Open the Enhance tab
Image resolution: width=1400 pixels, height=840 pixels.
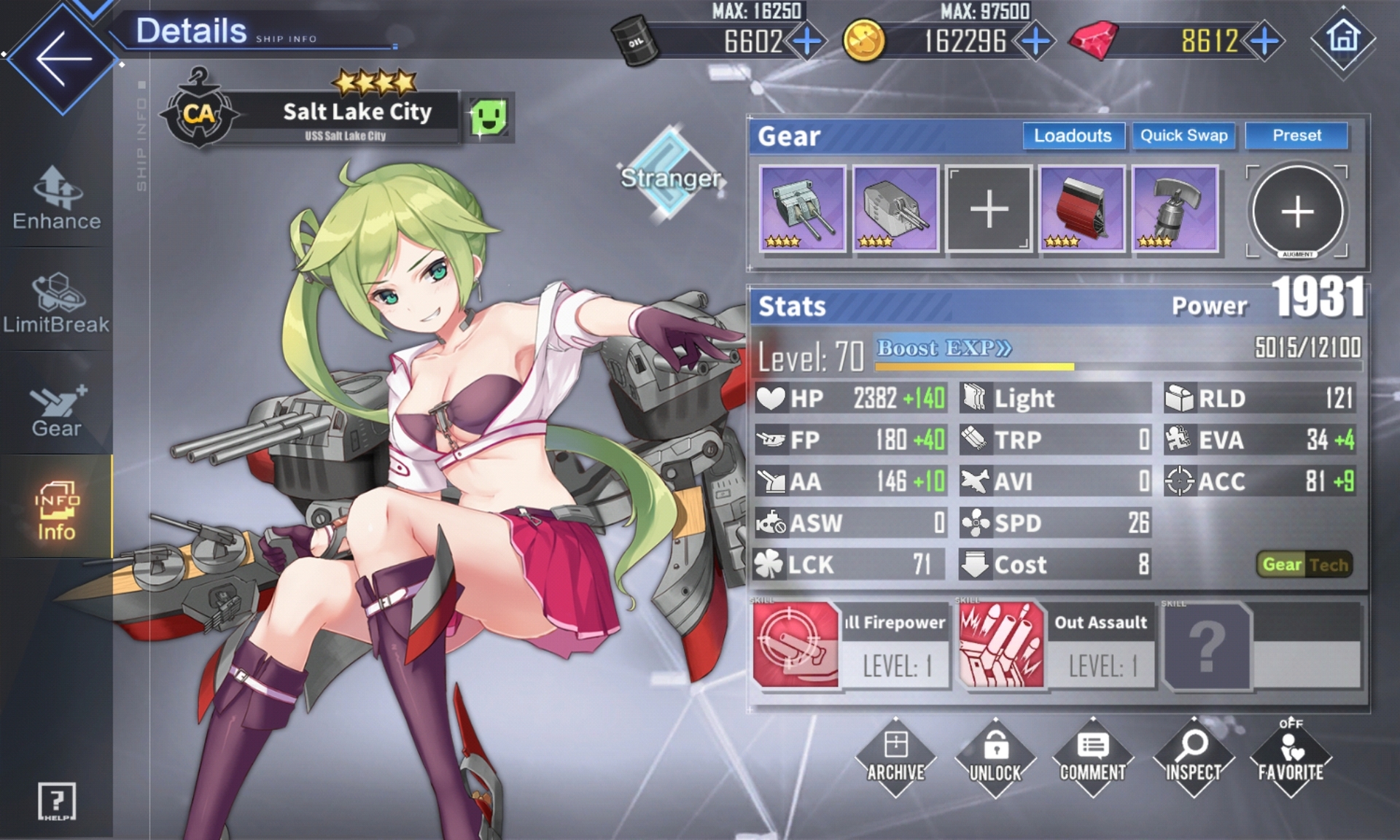57,198
